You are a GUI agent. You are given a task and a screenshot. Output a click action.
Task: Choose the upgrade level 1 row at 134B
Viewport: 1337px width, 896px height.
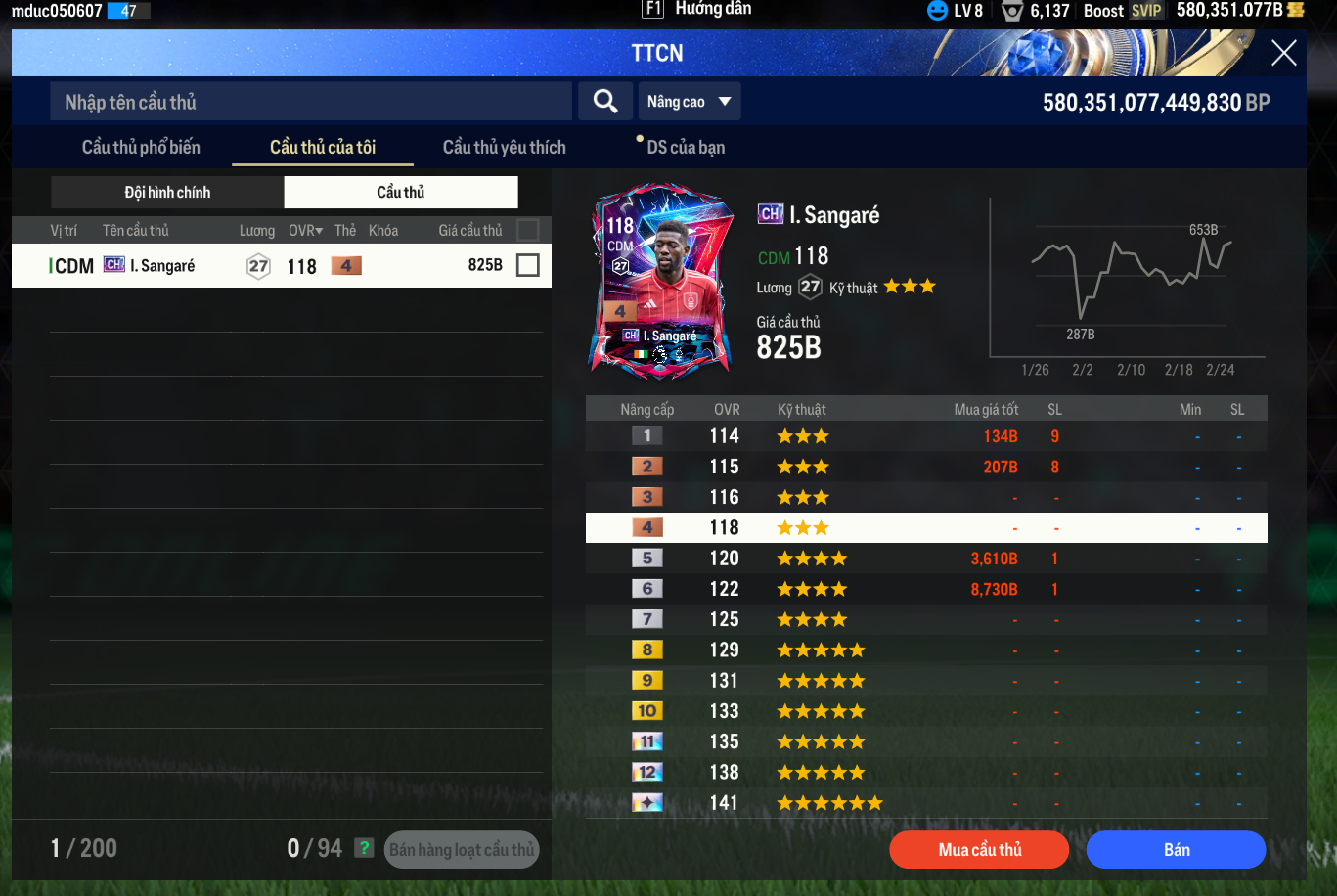(925, 436)
